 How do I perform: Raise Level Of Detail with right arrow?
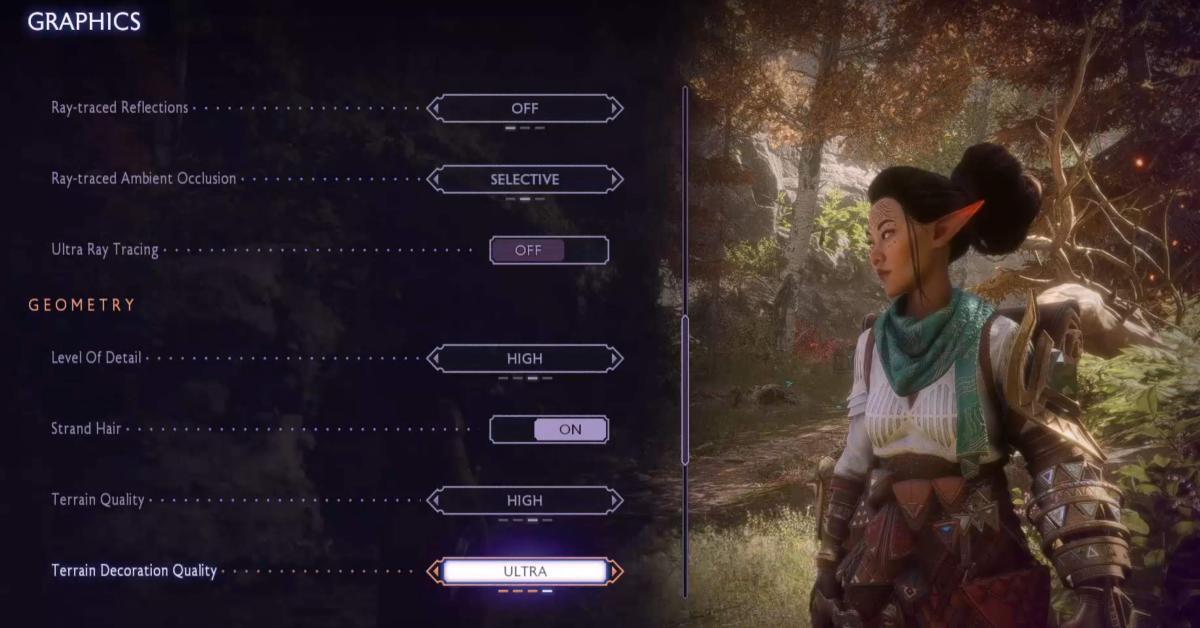[x=616, y=358]
